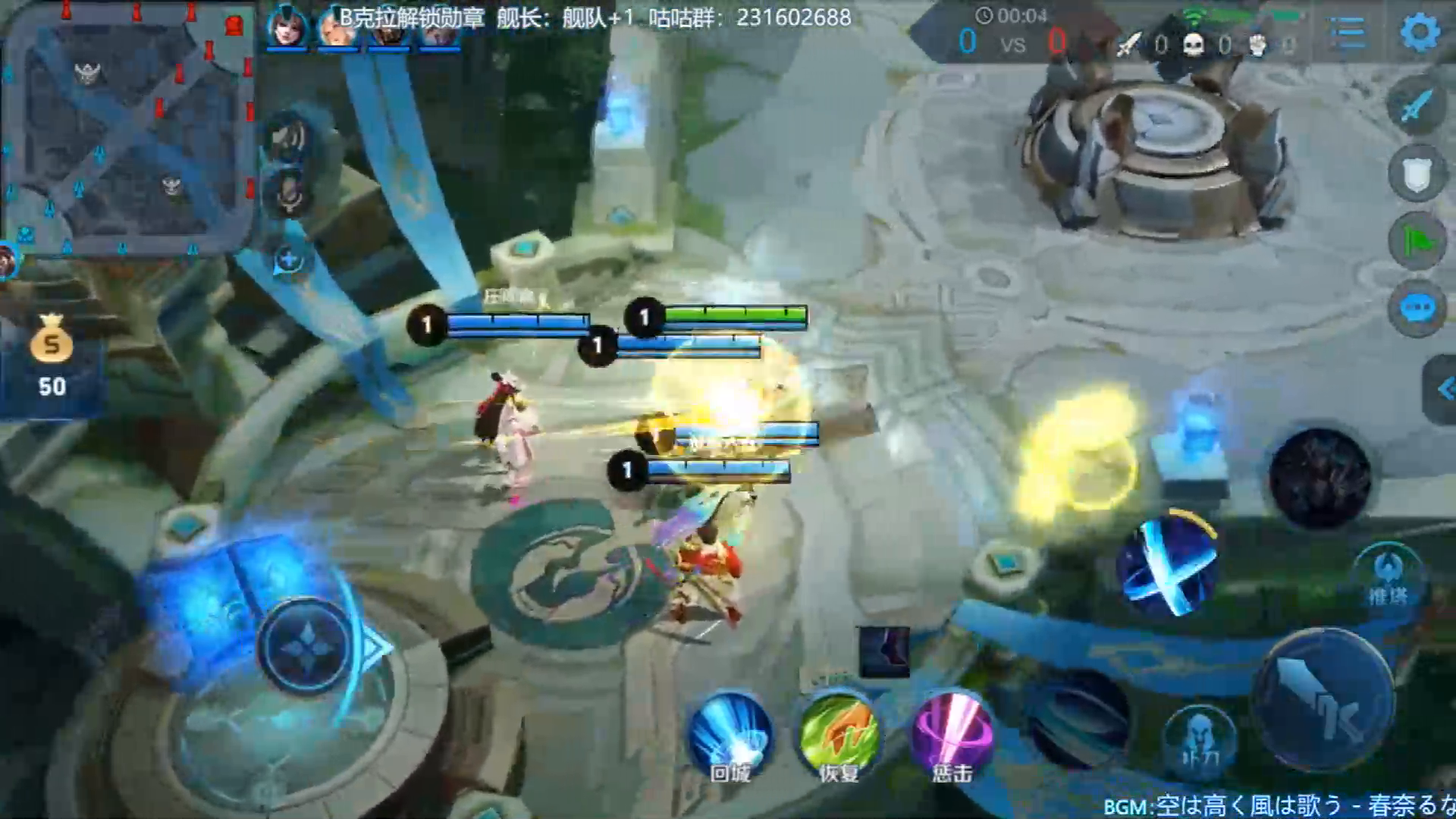Open the gear settings menu

point(1419,33)
